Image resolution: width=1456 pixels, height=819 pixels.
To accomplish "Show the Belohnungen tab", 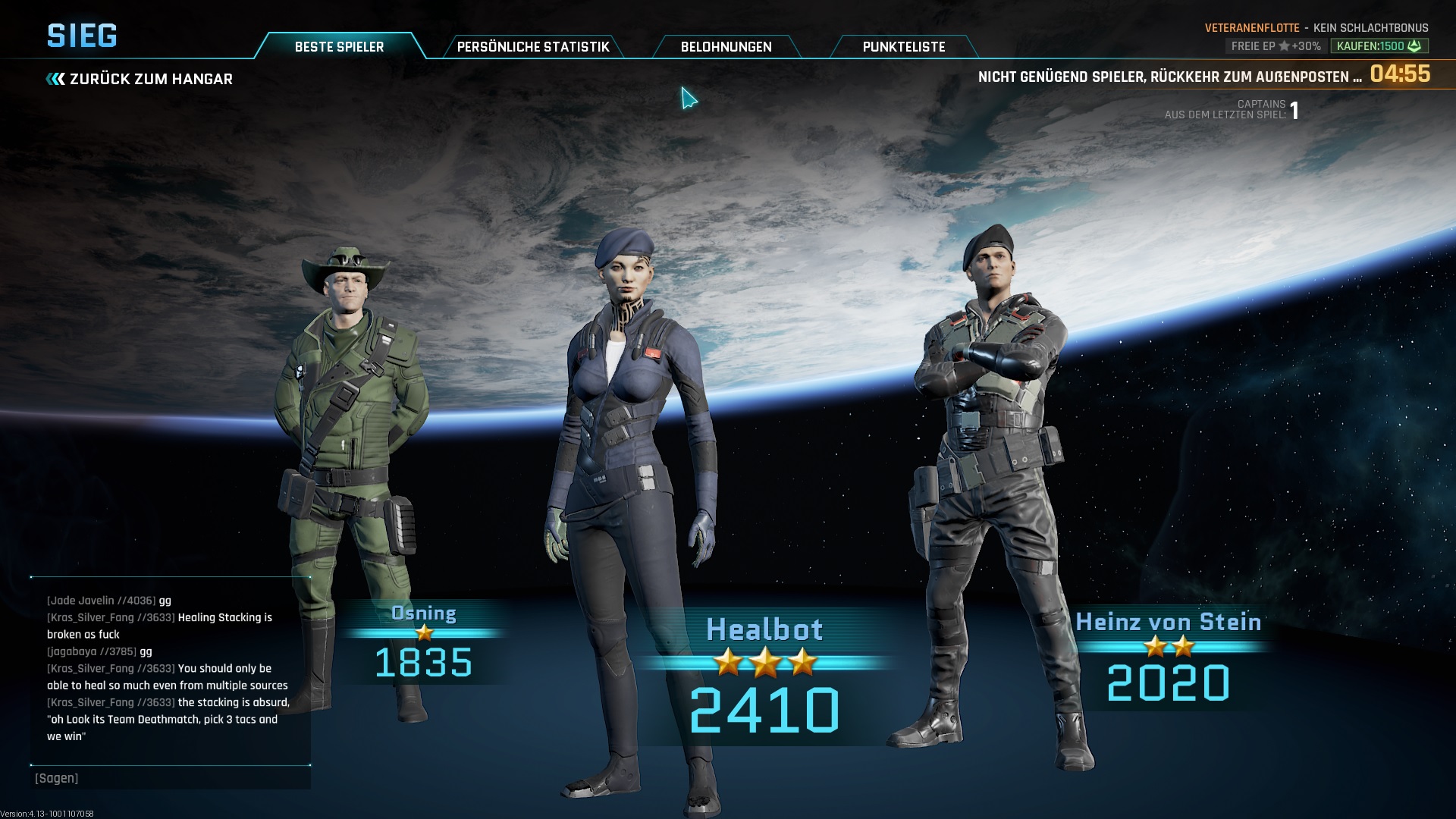I will point(726,46).
